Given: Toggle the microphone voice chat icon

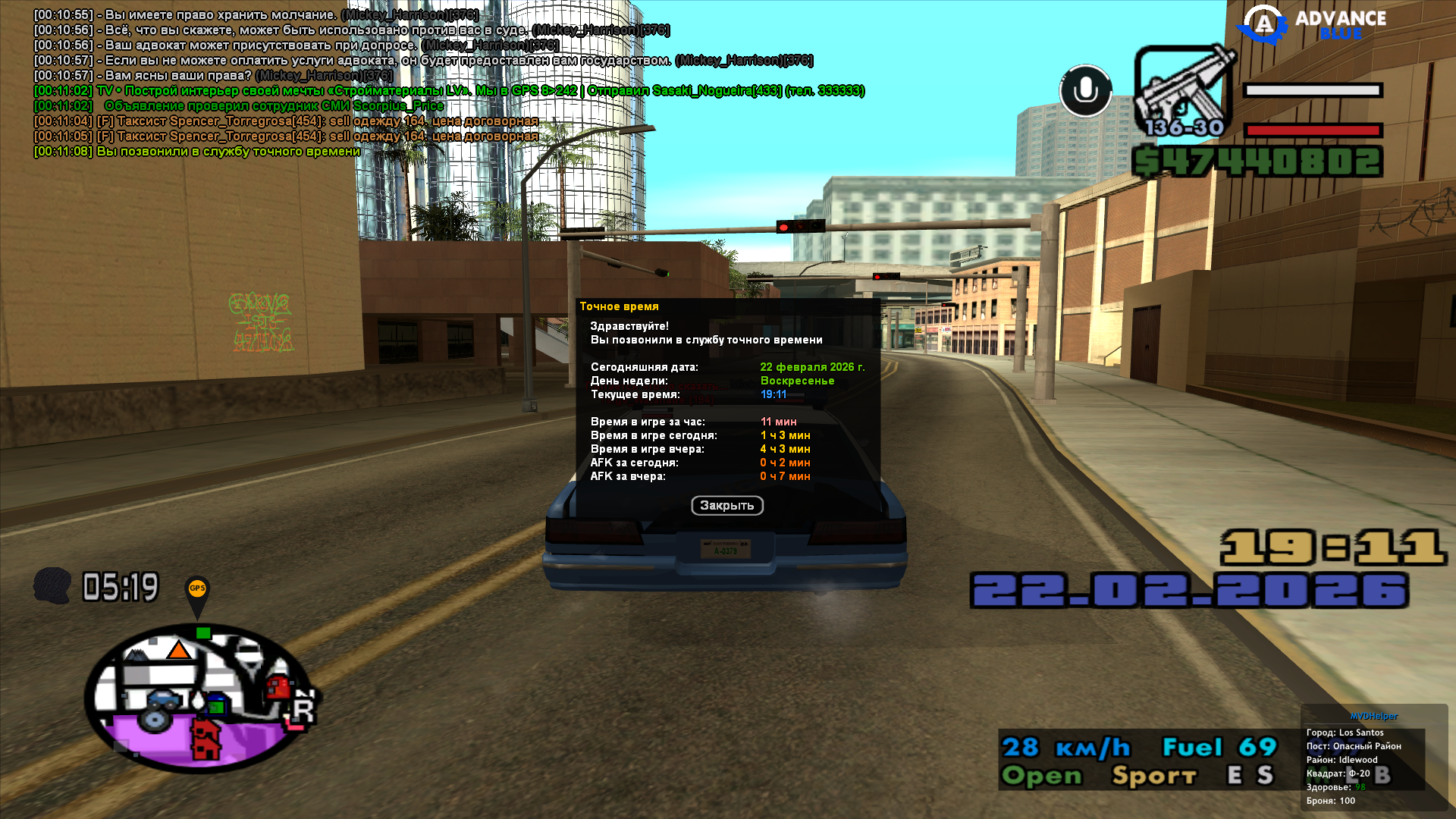Looking at the screenshot, I should coord(1085,91).
